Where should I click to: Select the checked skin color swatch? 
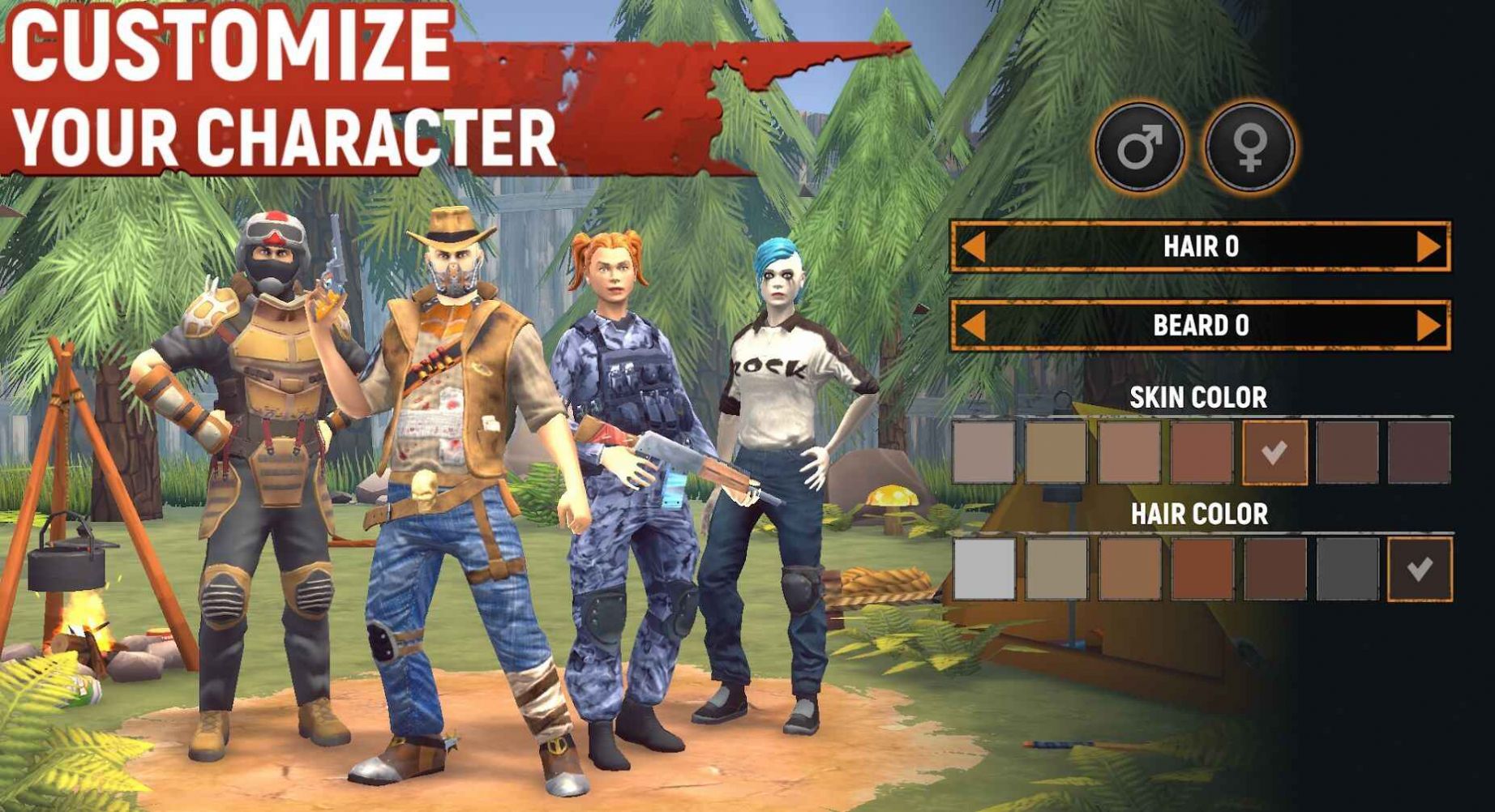pos(1274,452)
